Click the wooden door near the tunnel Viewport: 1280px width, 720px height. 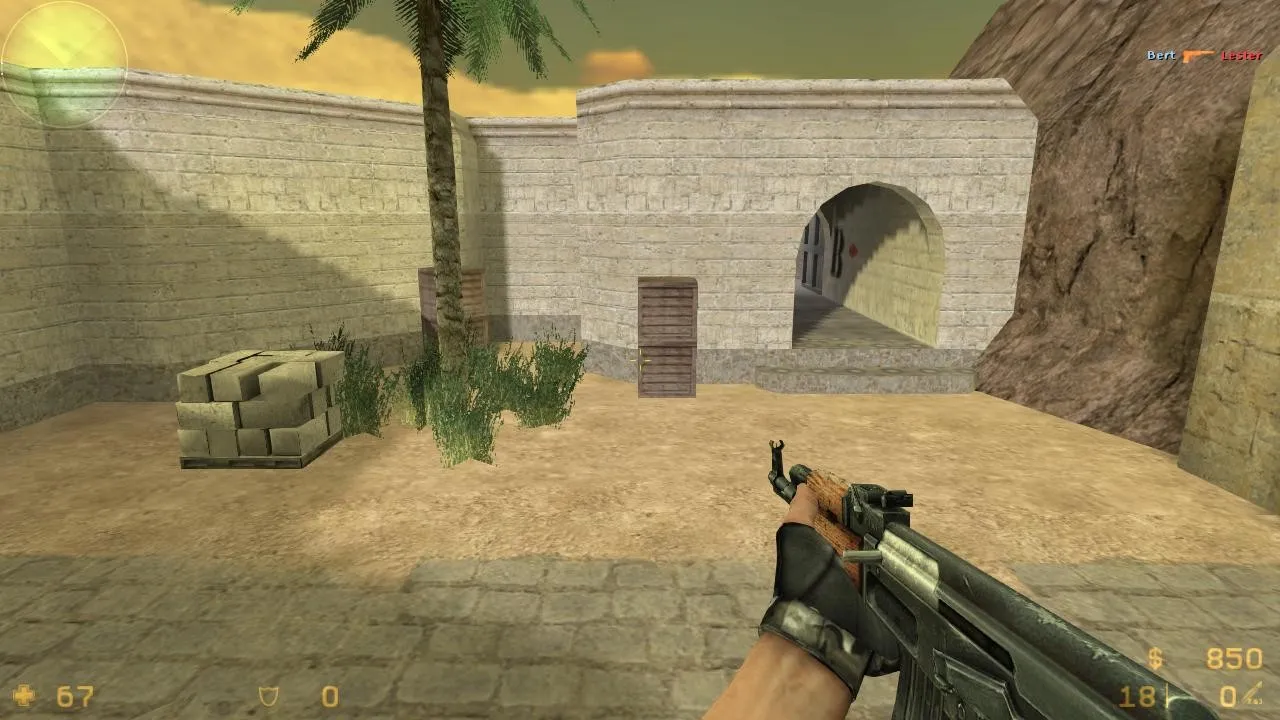click(668, 340)
